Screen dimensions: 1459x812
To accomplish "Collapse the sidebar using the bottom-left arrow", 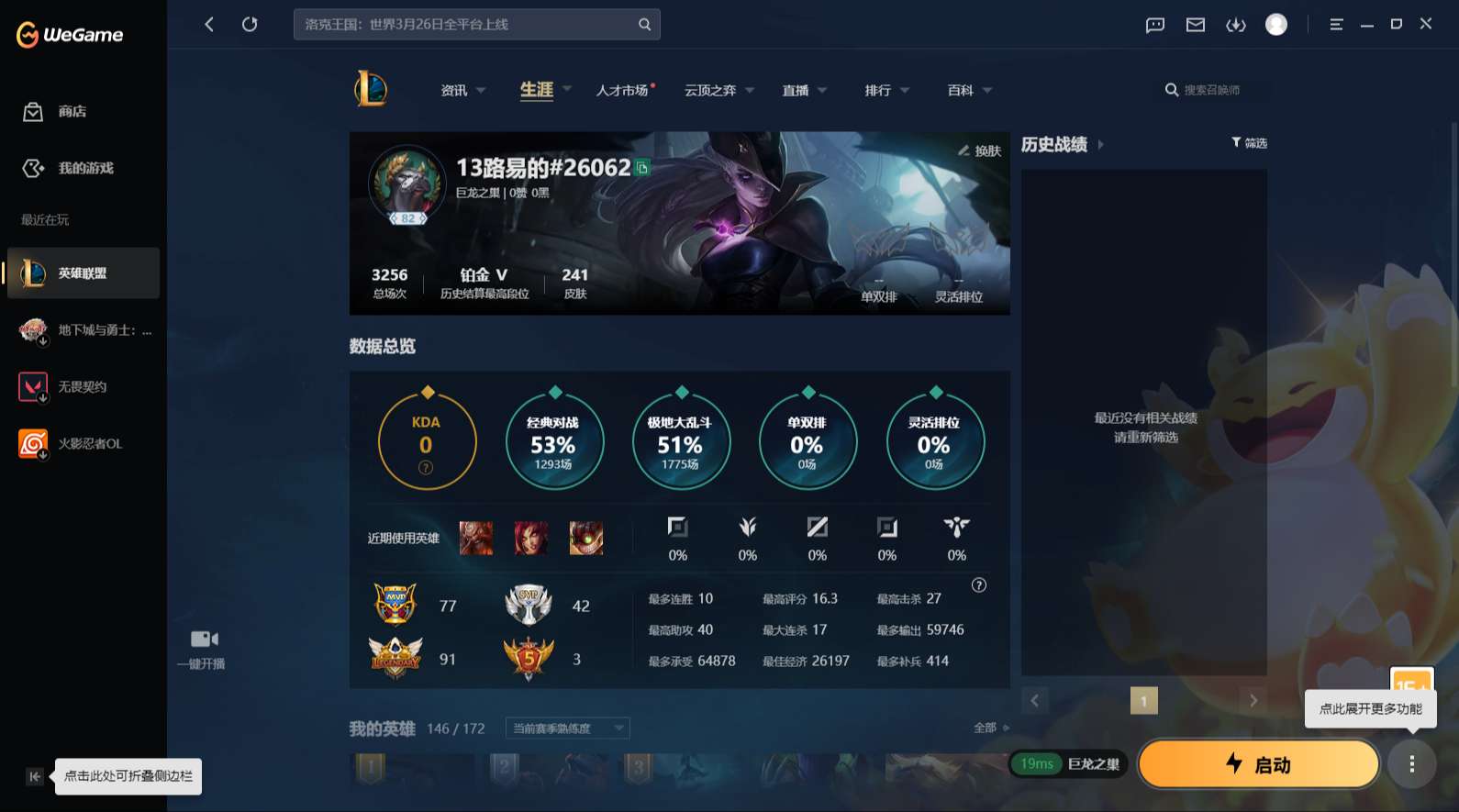I will click(34, 776).
